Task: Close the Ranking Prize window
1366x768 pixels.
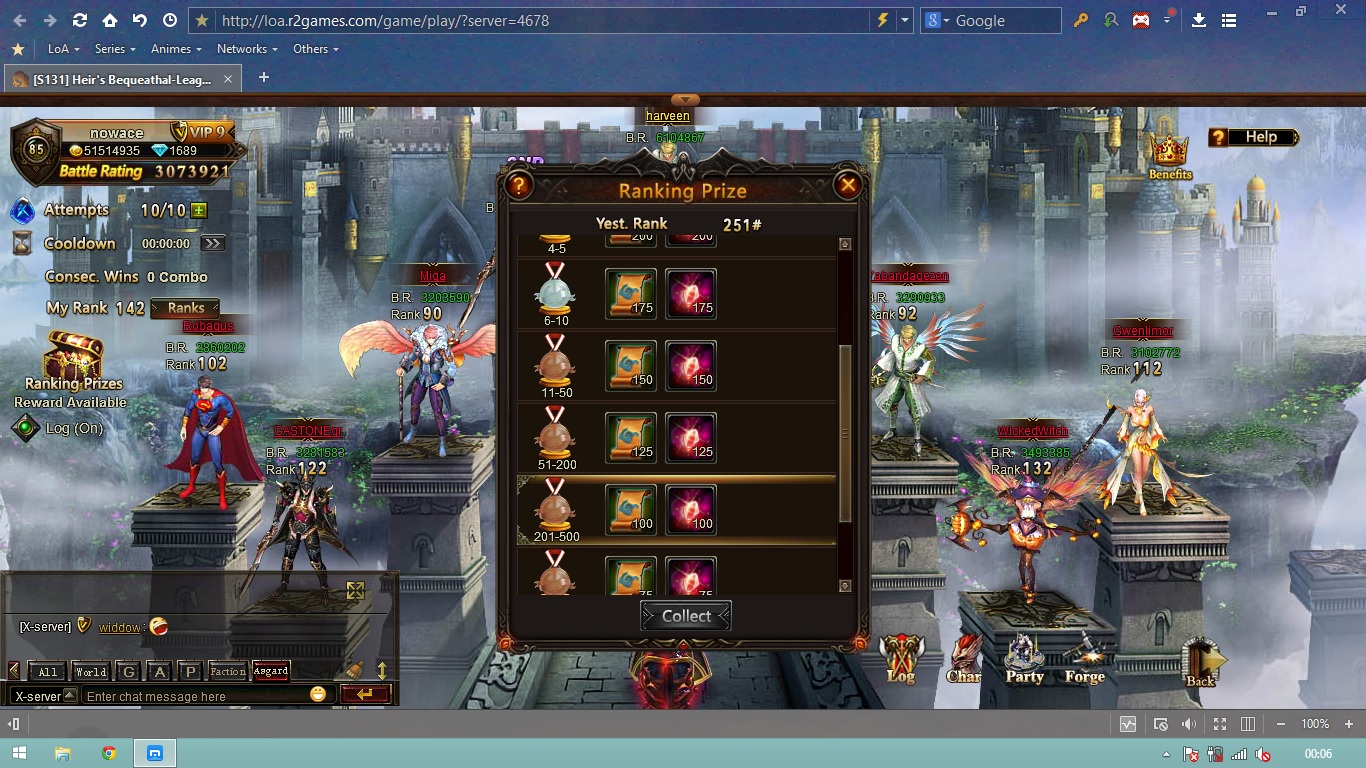Action: tap(847, 185)
